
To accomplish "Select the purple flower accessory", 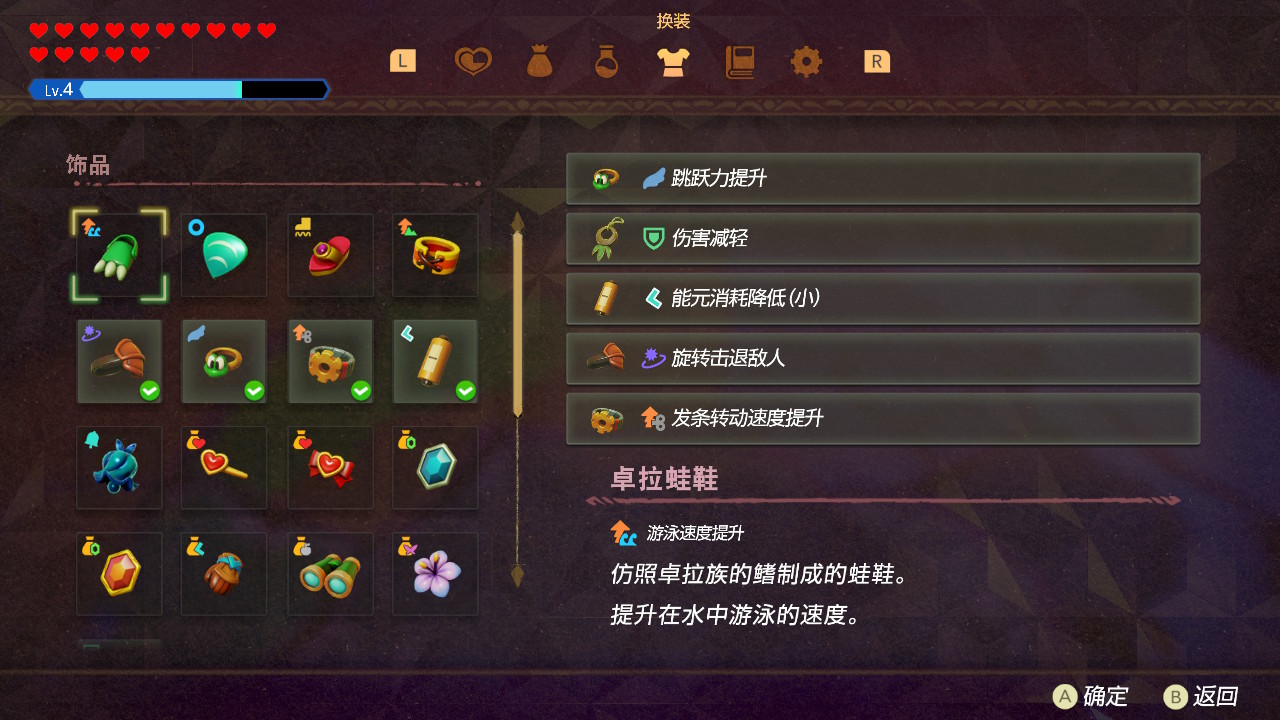I will click(435, 573).
